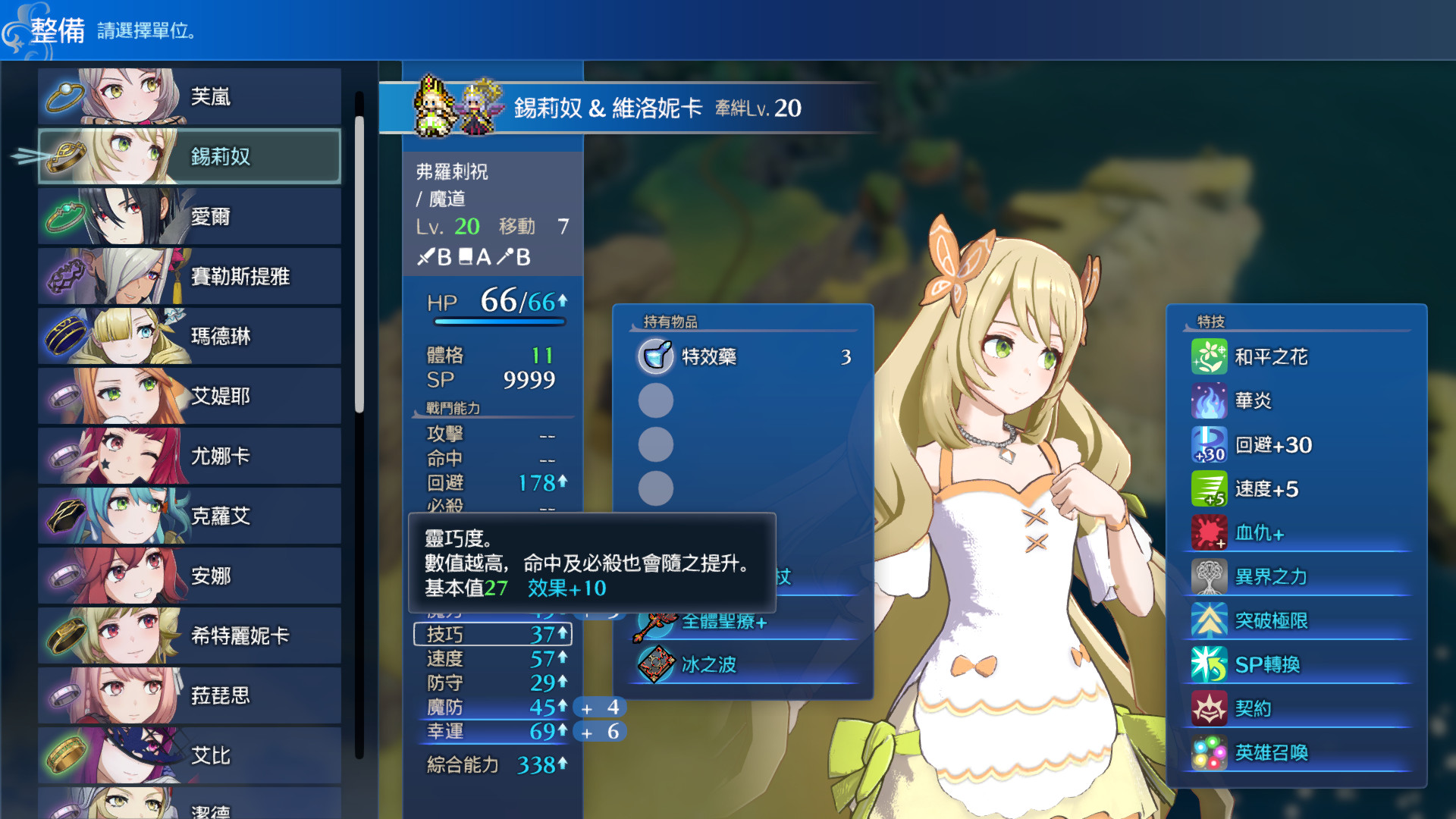Select the 特效藥 potion icon
1456x819 pixels.
(x=657, y=356)
